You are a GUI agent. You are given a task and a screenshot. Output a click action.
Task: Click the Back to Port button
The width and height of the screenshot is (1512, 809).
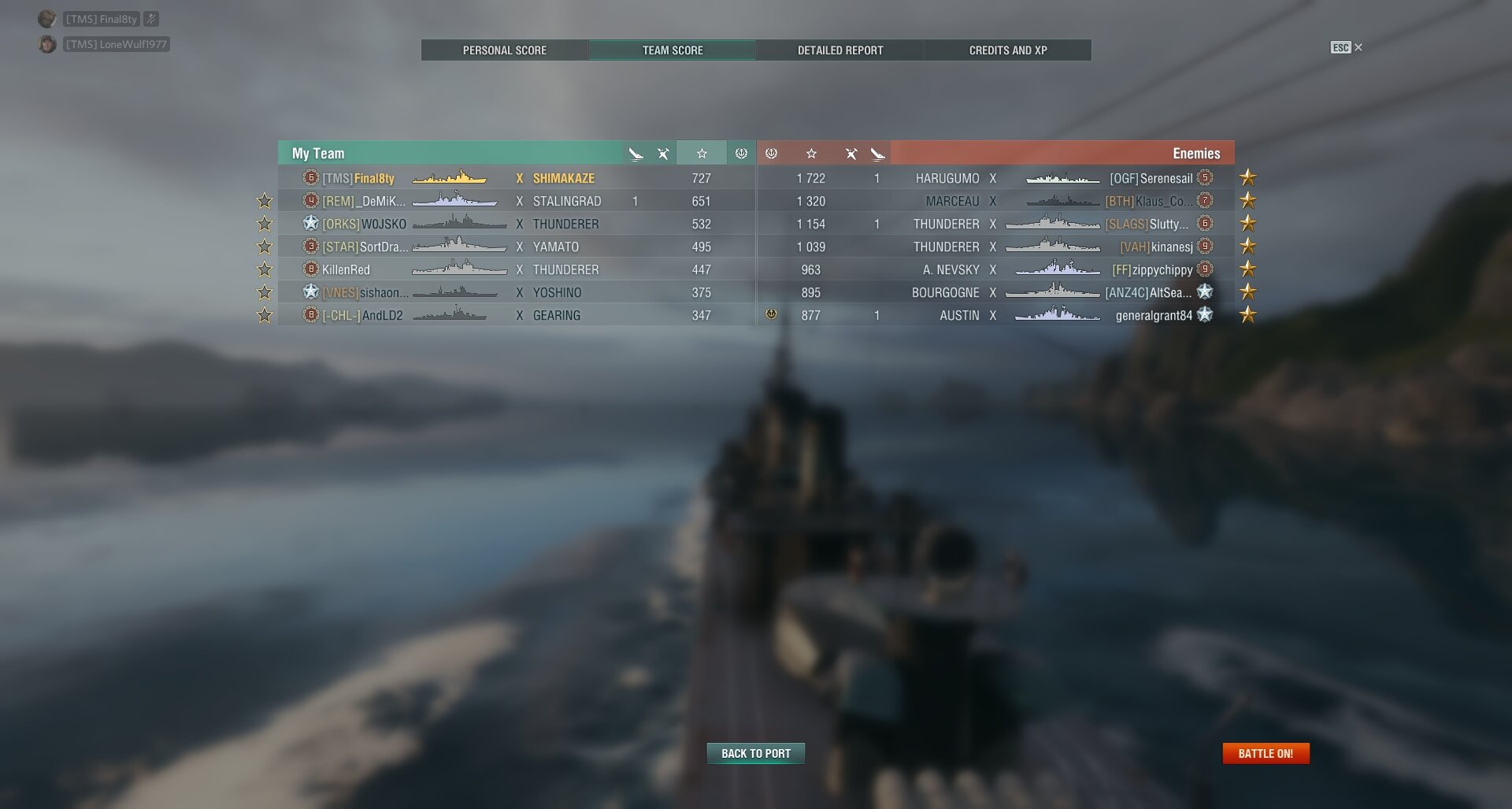[x=755, y=754]
